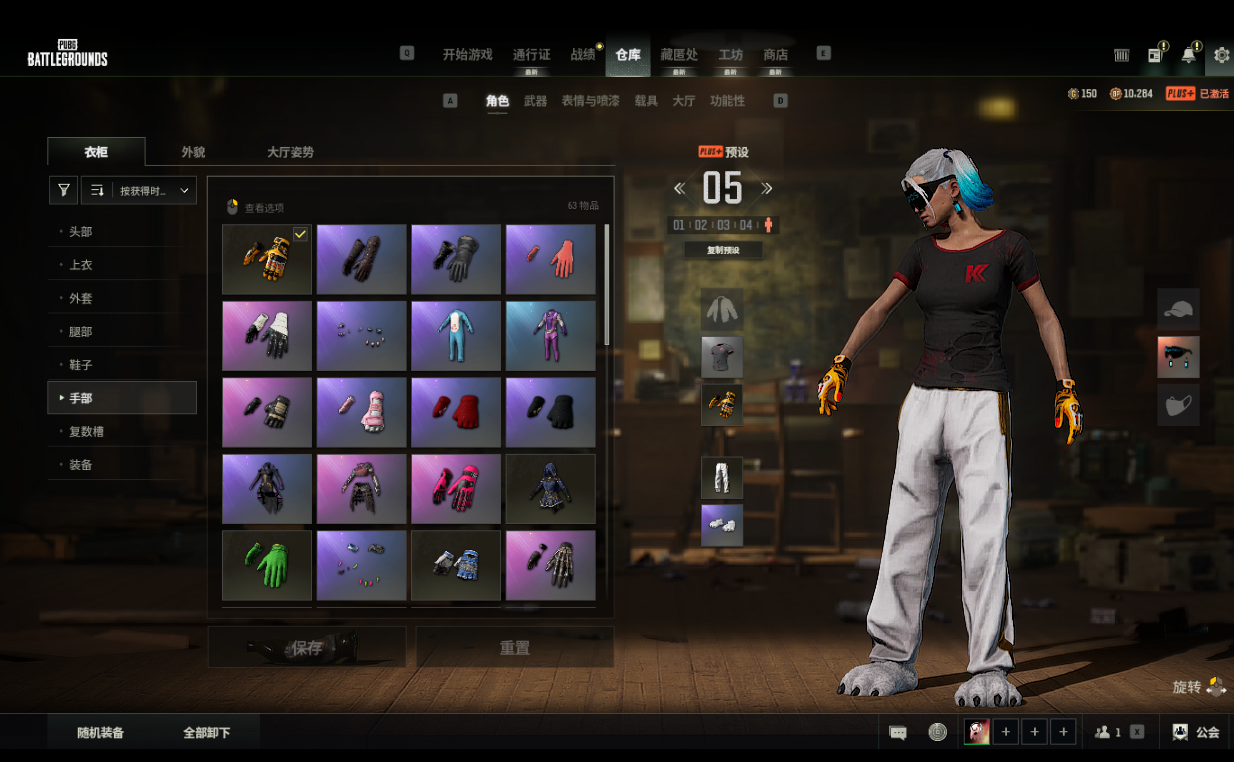Viewport: 1234px width, 762px height.
Task: Select the 武器 weapons sub-tab
Action: [535, 101]
